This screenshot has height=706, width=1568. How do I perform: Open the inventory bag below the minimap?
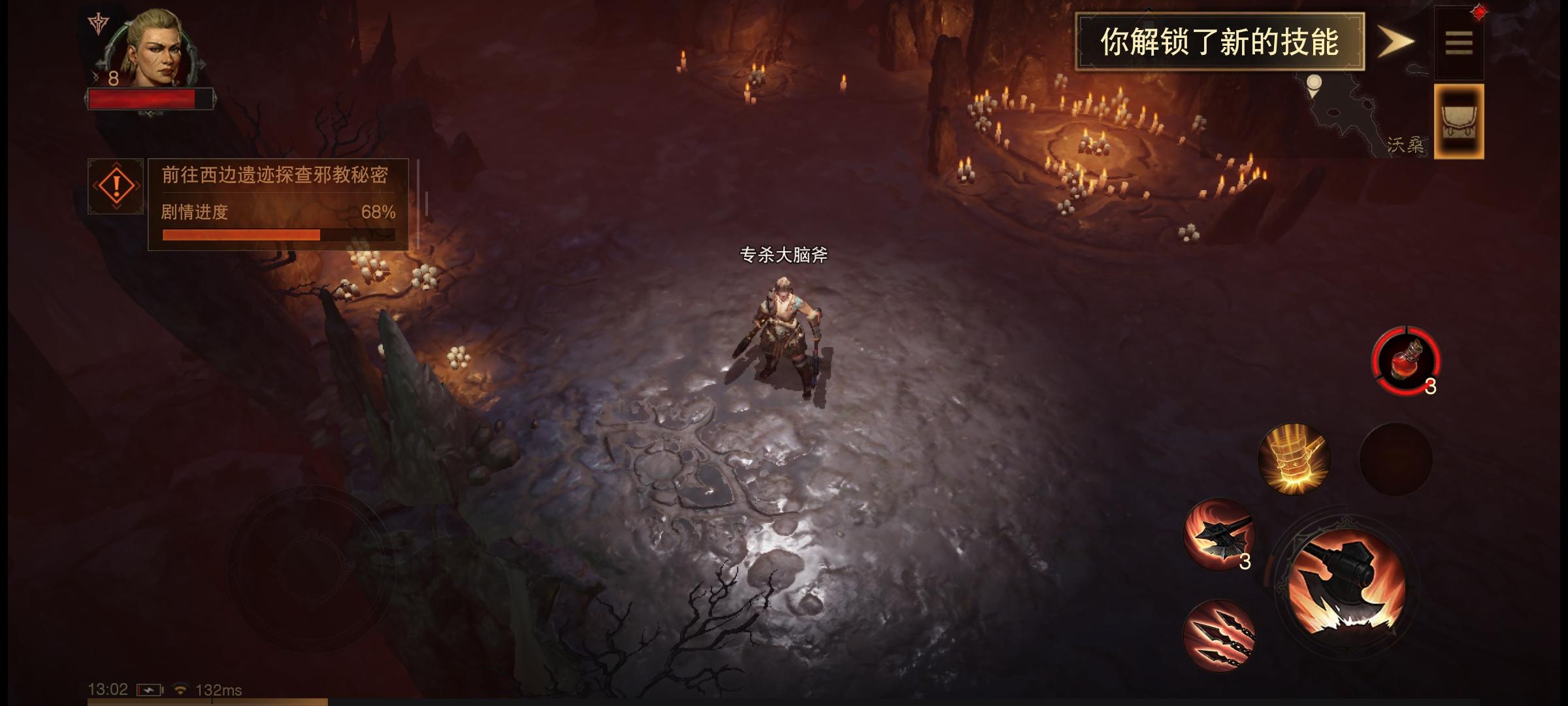1458,122
